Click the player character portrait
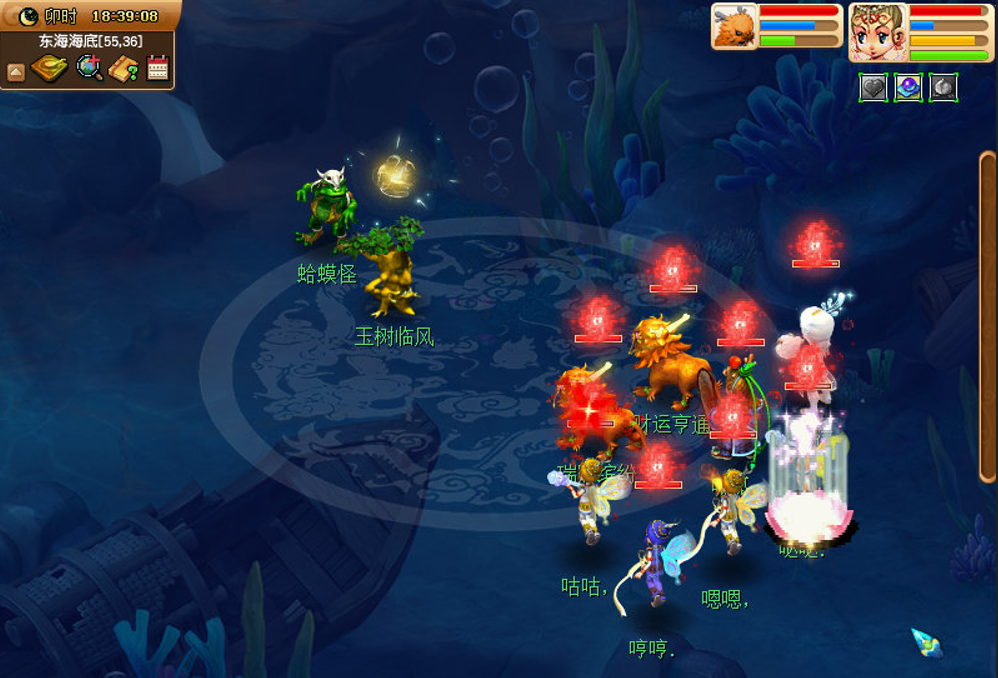The width and height of the screenshot is (998, 678). [878, 31]
